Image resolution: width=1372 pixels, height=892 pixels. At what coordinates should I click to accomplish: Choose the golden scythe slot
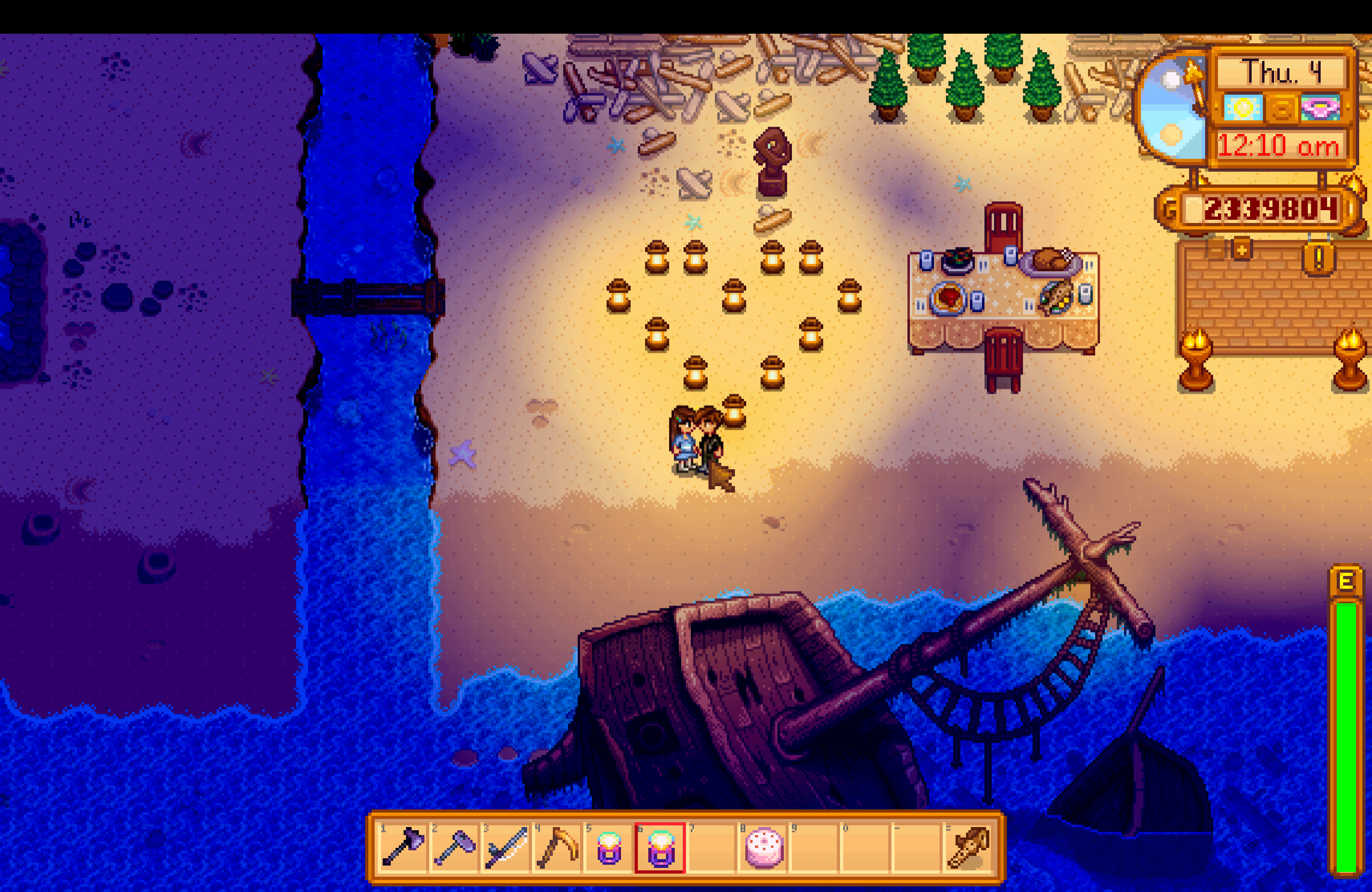click(557, 847)
